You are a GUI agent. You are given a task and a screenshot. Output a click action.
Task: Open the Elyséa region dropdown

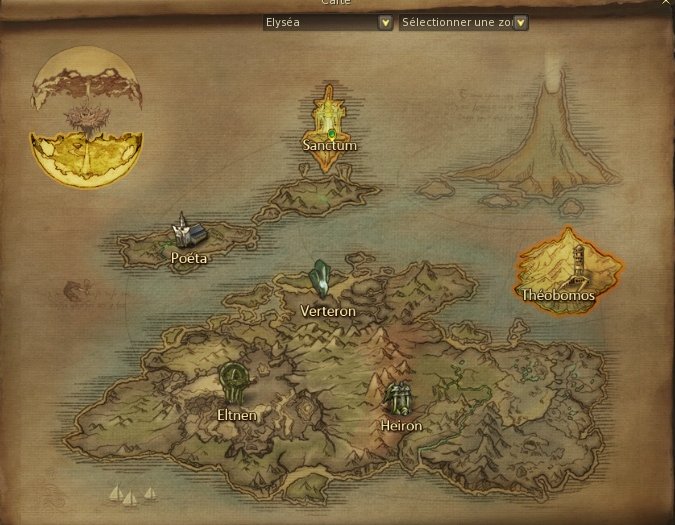(386, 21)
